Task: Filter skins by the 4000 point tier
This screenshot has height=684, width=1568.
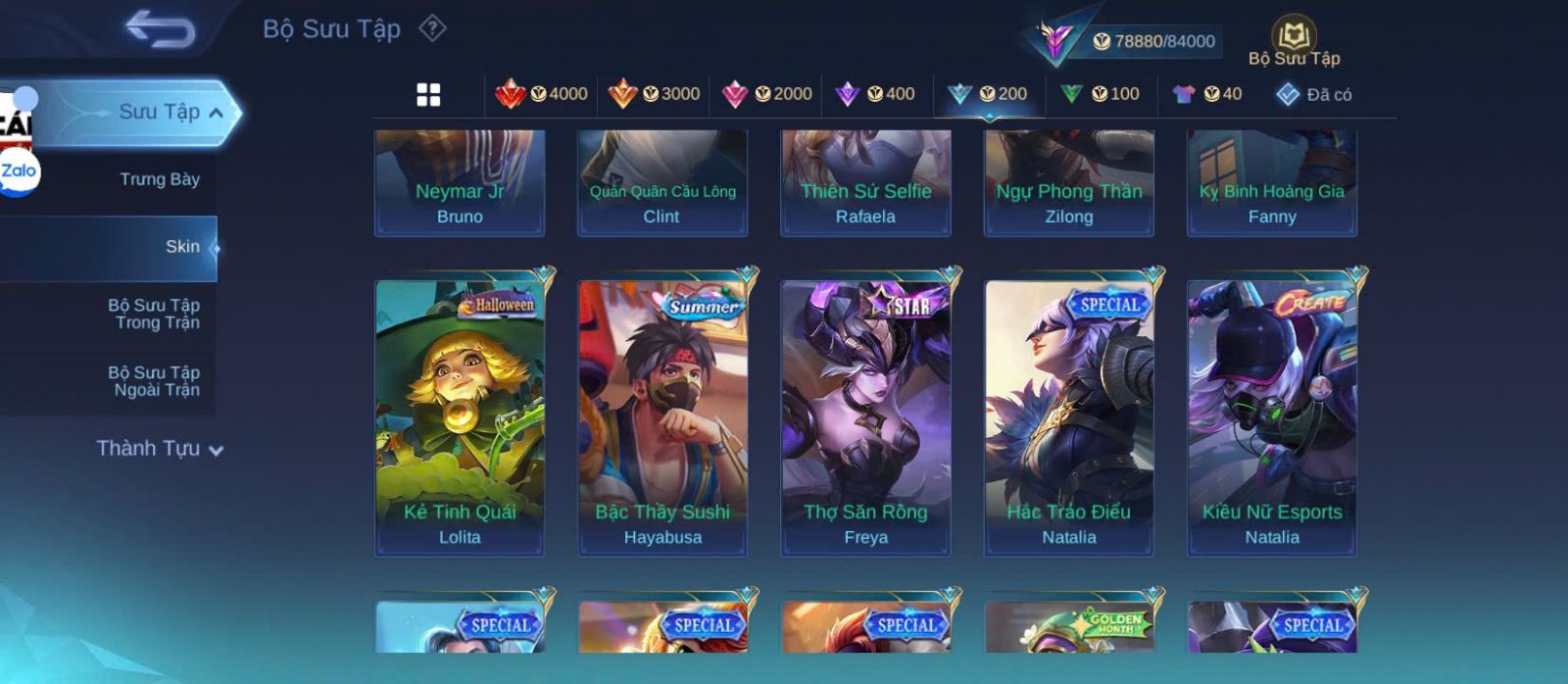Action: tap(542, 94)
